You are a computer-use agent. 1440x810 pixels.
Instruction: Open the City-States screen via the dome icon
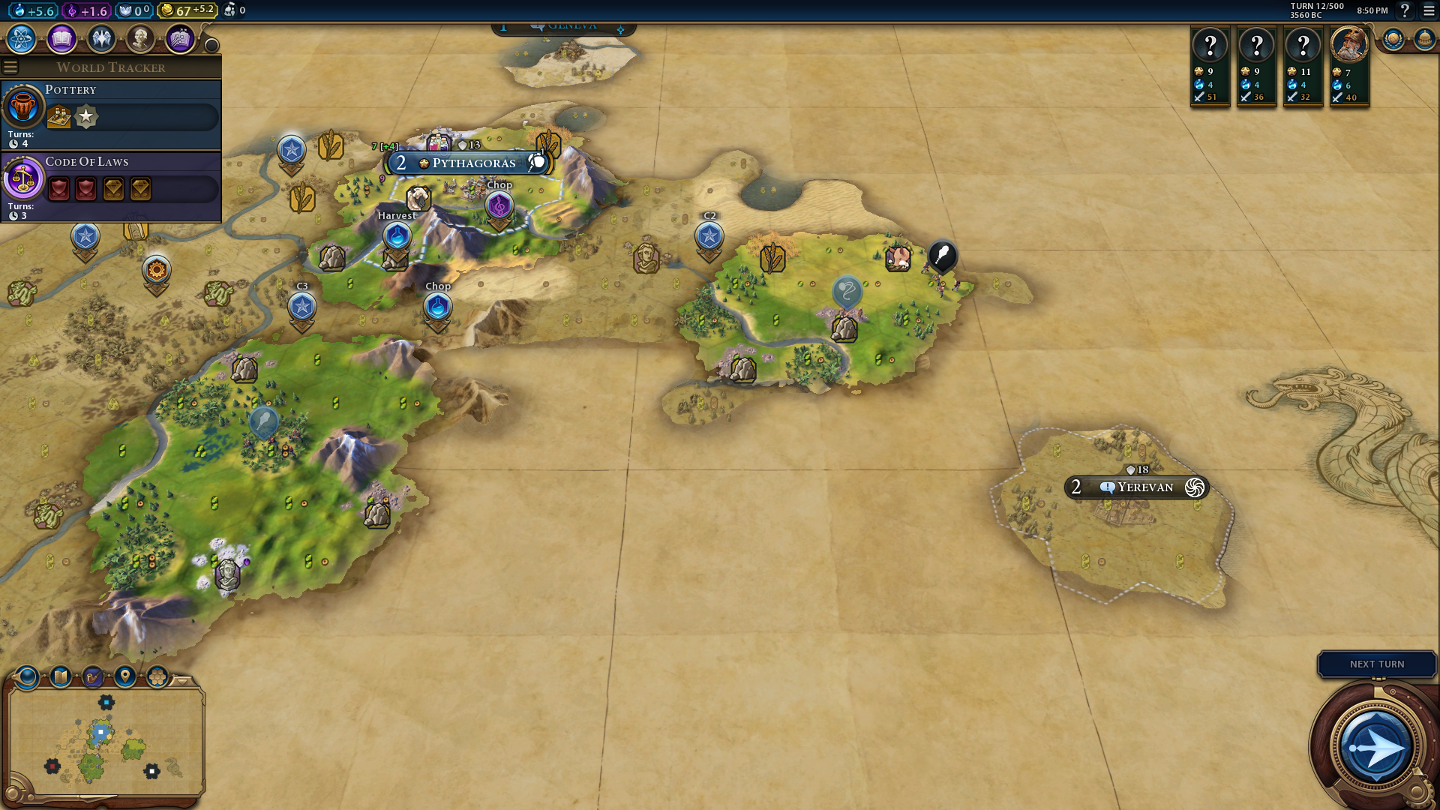tap(1425, 39)
